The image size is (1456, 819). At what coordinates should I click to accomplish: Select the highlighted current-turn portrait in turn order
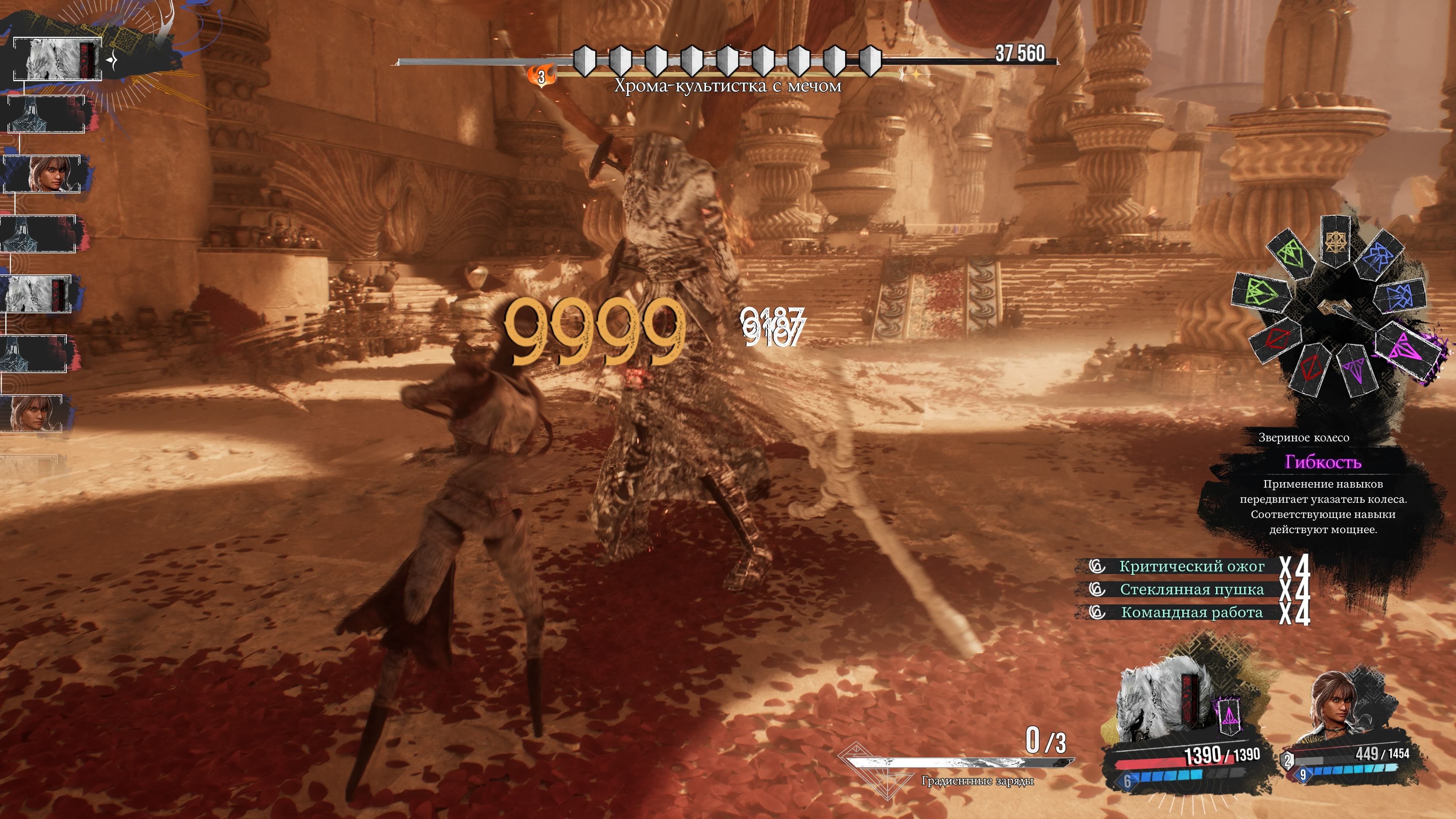tap(57, 59)
